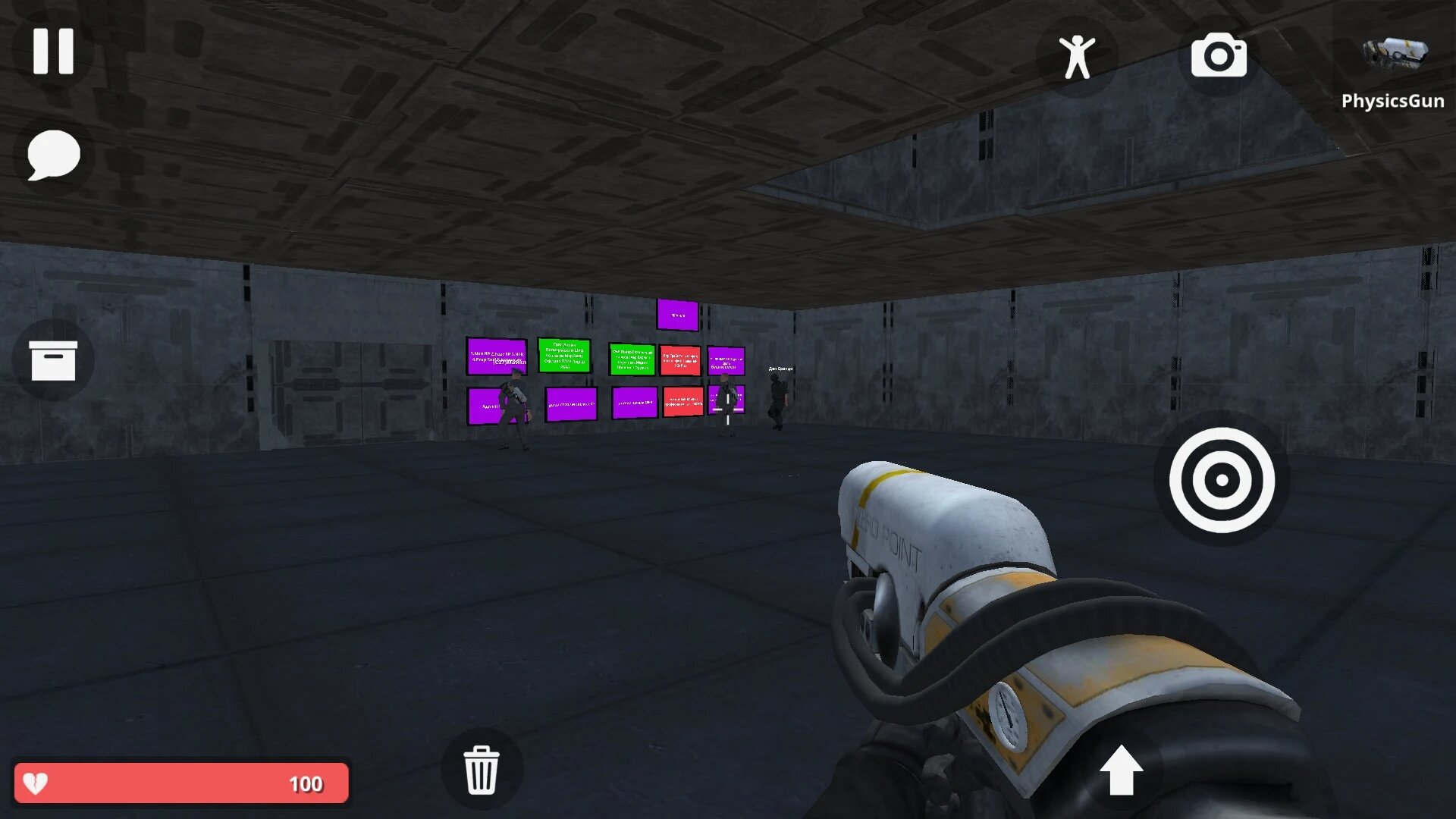Select the PhysicsGun weapon slot
Viewport: 1456px width, 819px height.
(x=1395, y=53)
